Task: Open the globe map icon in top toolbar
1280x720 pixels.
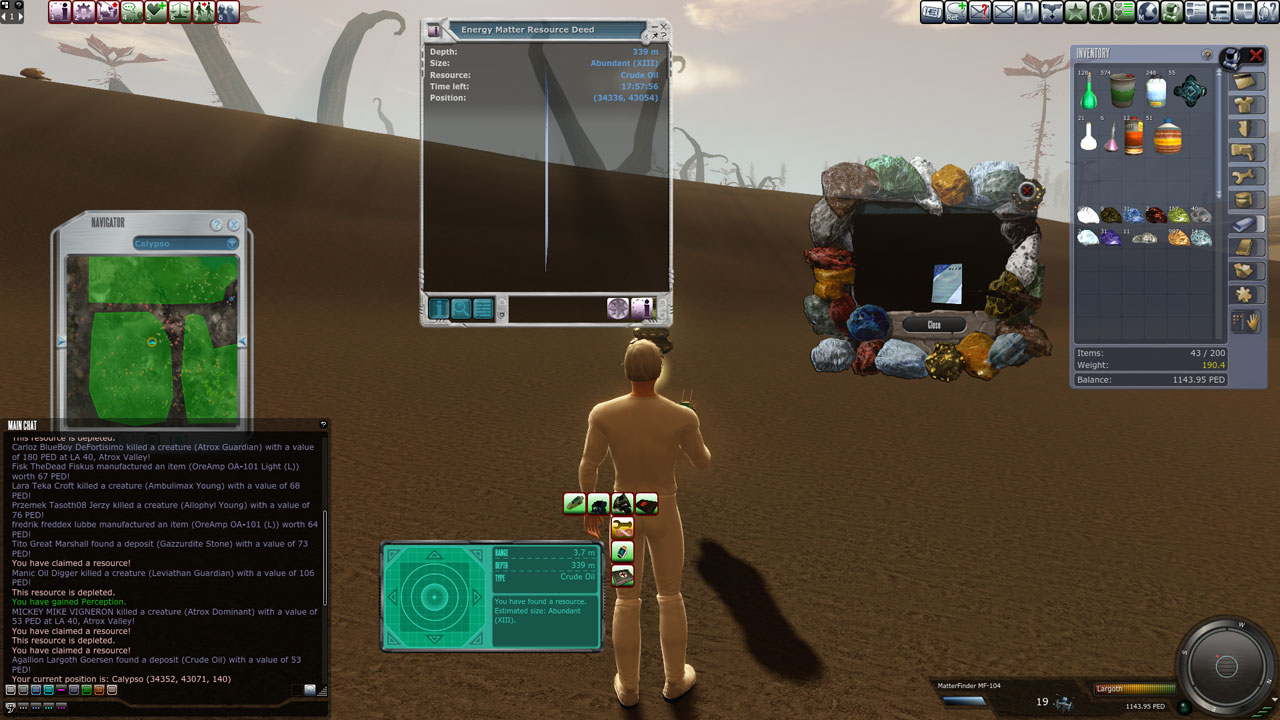Action: 1148,12
